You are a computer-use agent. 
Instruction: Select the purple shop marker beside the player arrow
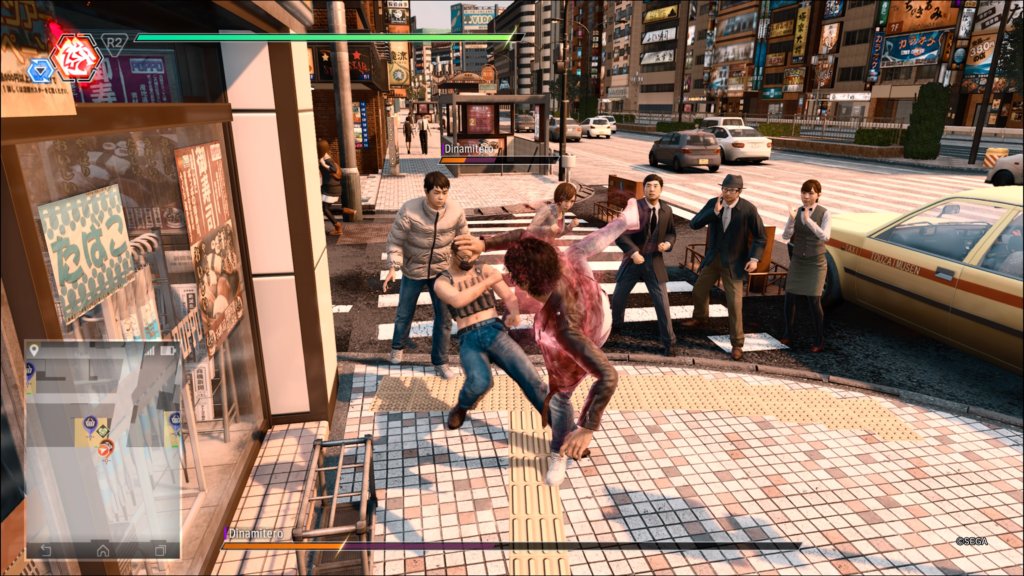coord(90,423)
